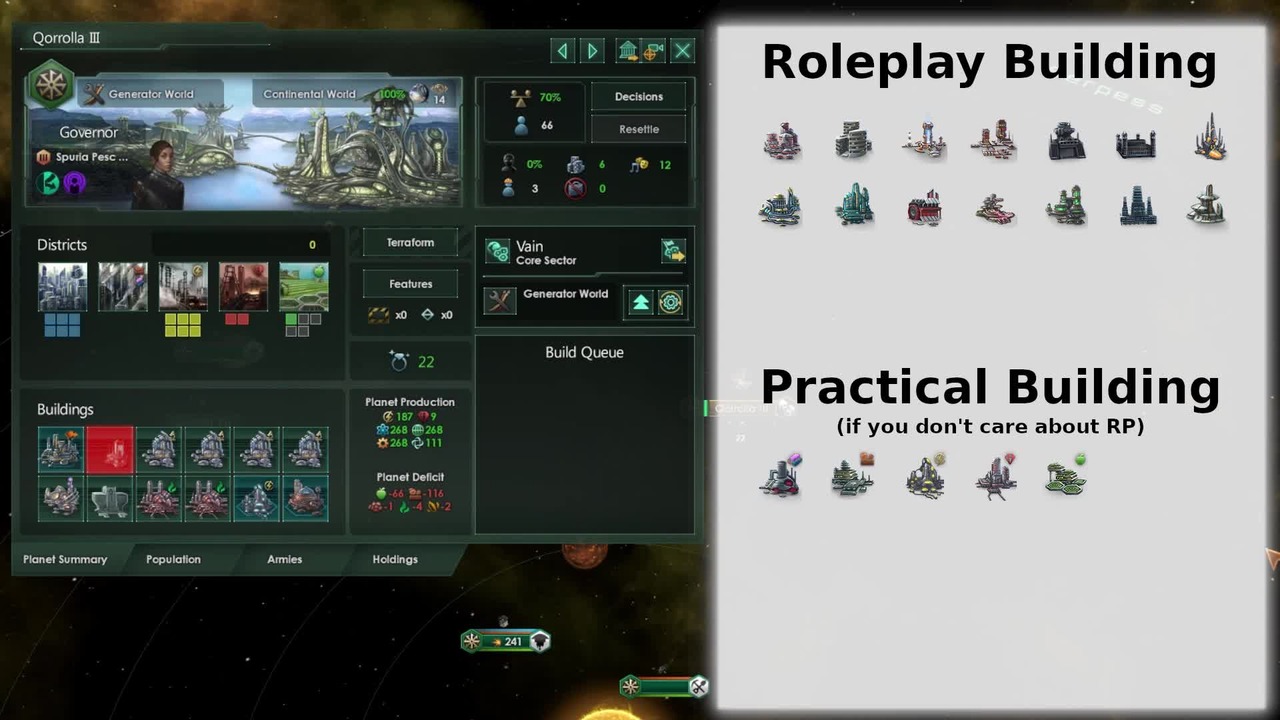The height and width of the screenshot is (720, 1280).
Task: Open the Armies tab
Action: pos(284,559)
